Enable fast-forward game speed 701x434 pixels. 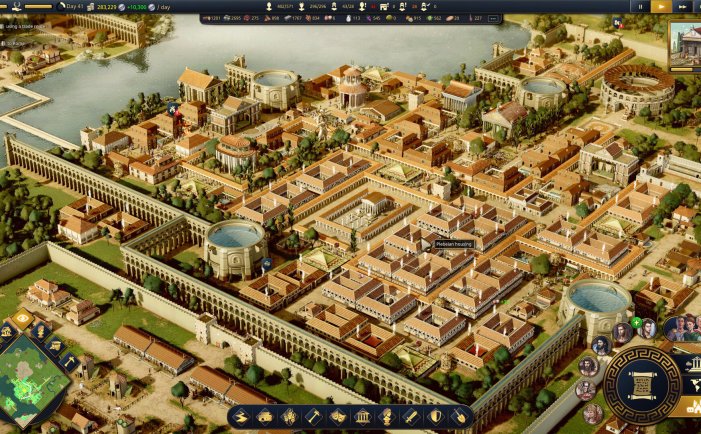(x=683, y=6)
